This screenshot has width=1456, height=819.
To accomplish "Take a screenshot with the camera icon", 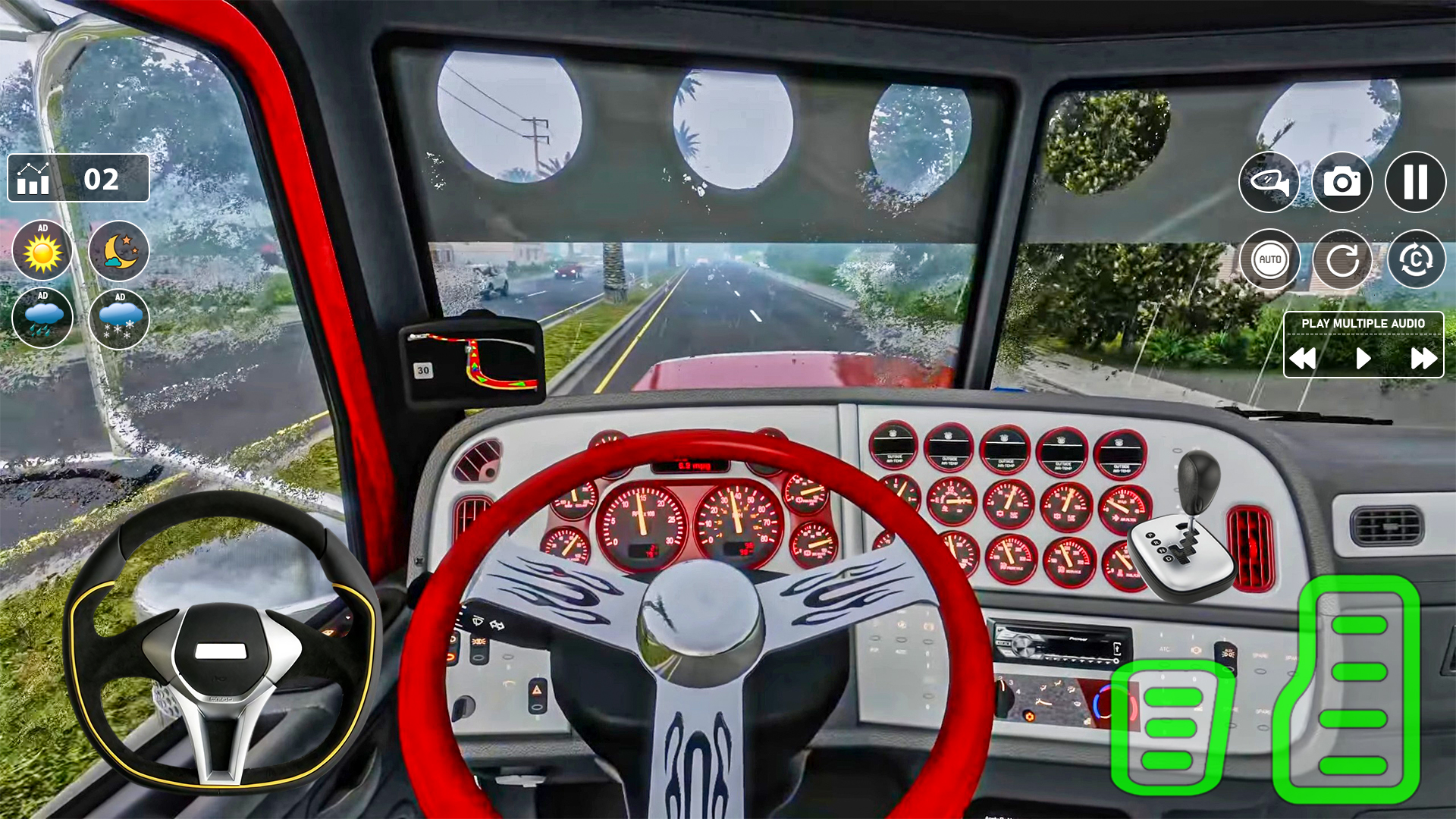I will point(1342,181).
